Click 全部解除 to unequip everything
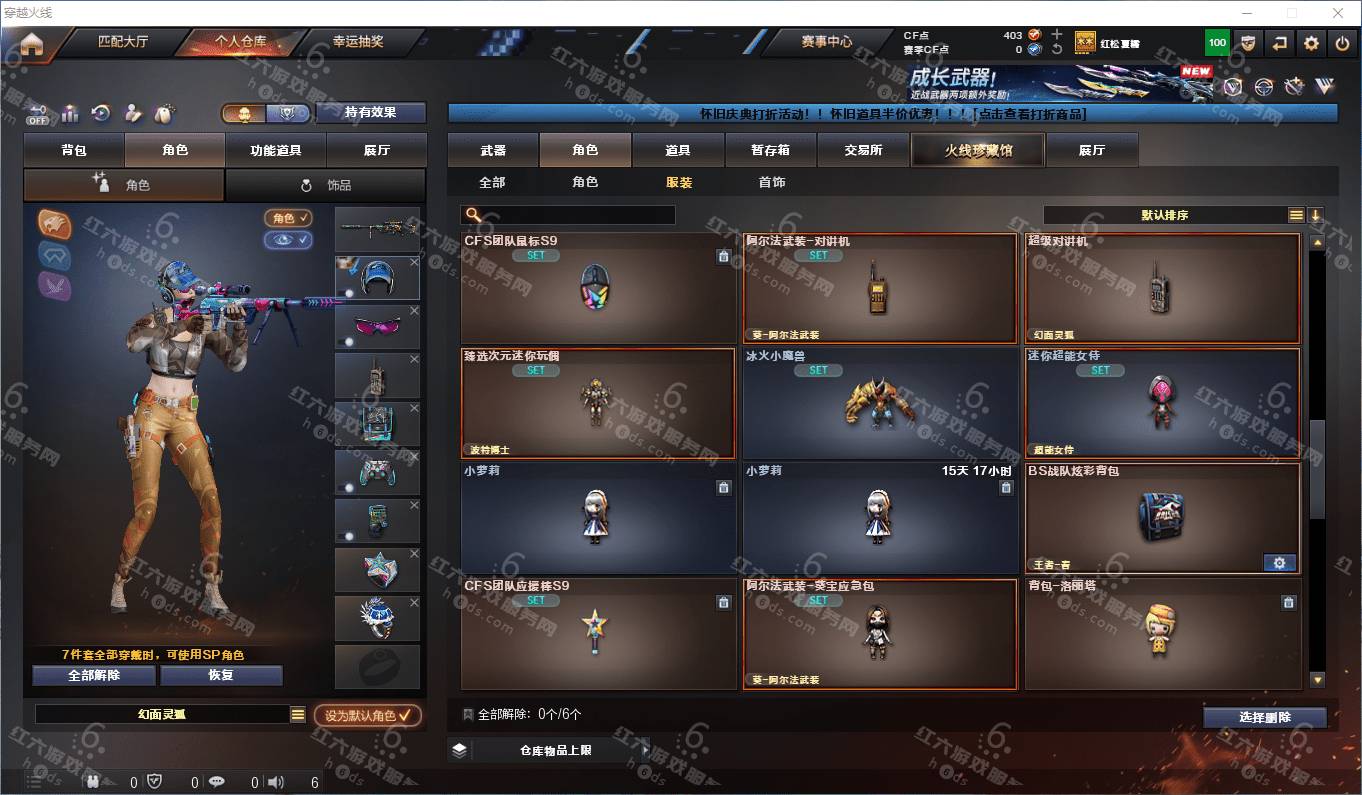The image size is (1362, 795). click(x=94, y=675)
